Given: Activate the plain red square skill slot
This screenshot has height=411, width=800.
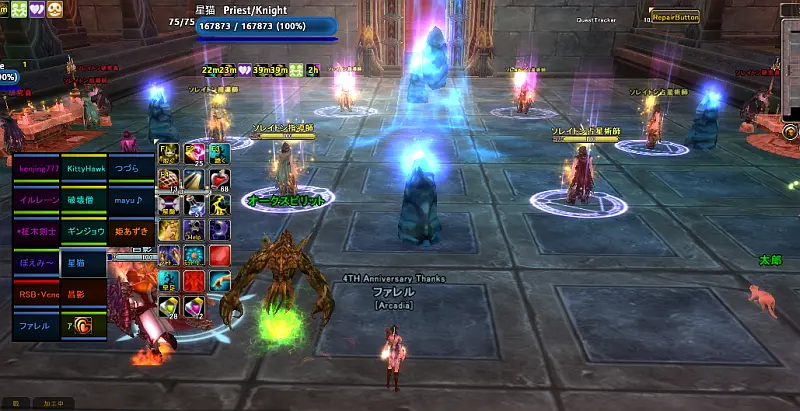Looking at the screenshot, I should coord(219,255).
